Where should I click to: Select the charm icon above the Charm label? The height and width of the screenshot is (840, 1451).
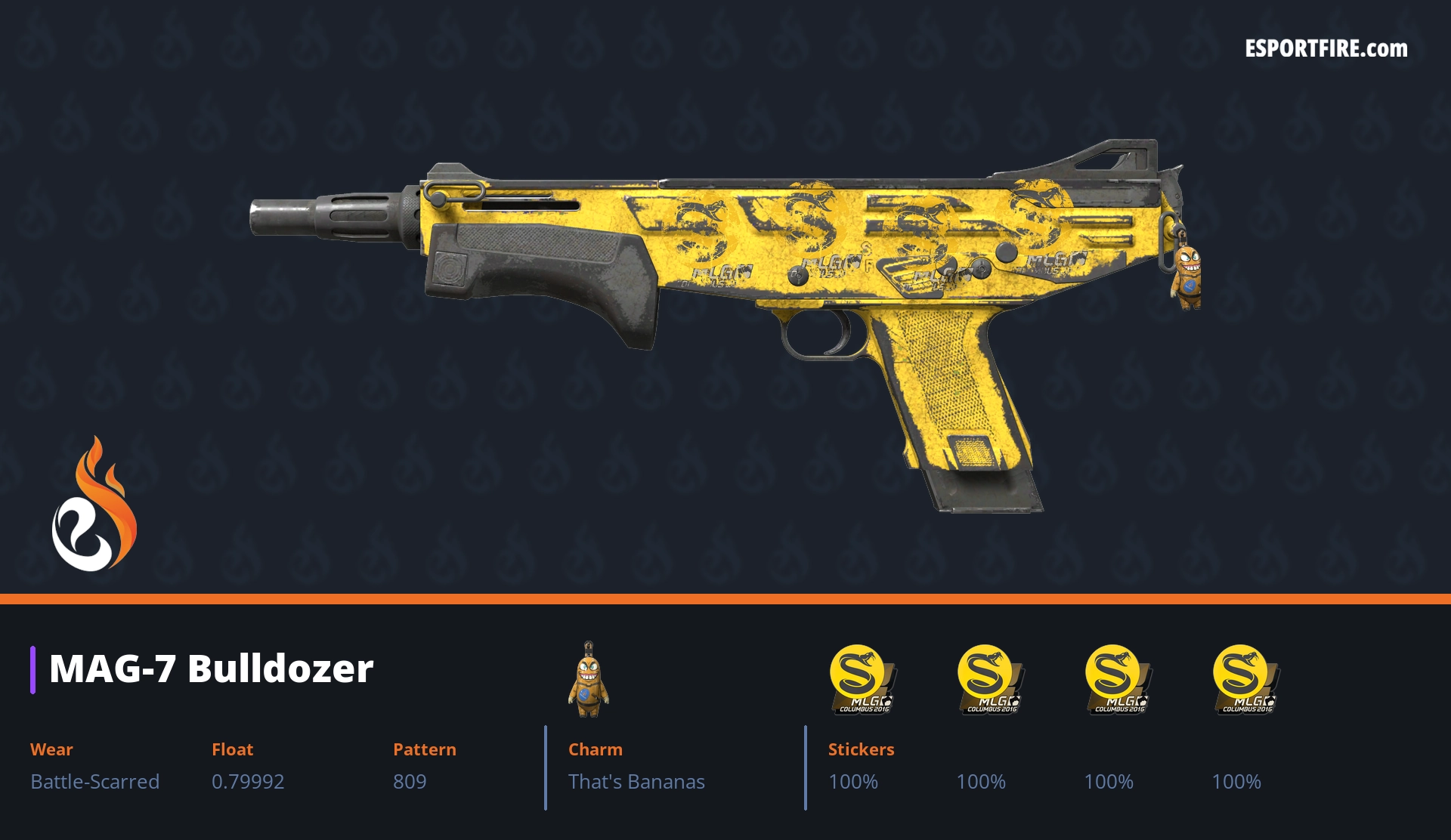(x=589, y=679)
